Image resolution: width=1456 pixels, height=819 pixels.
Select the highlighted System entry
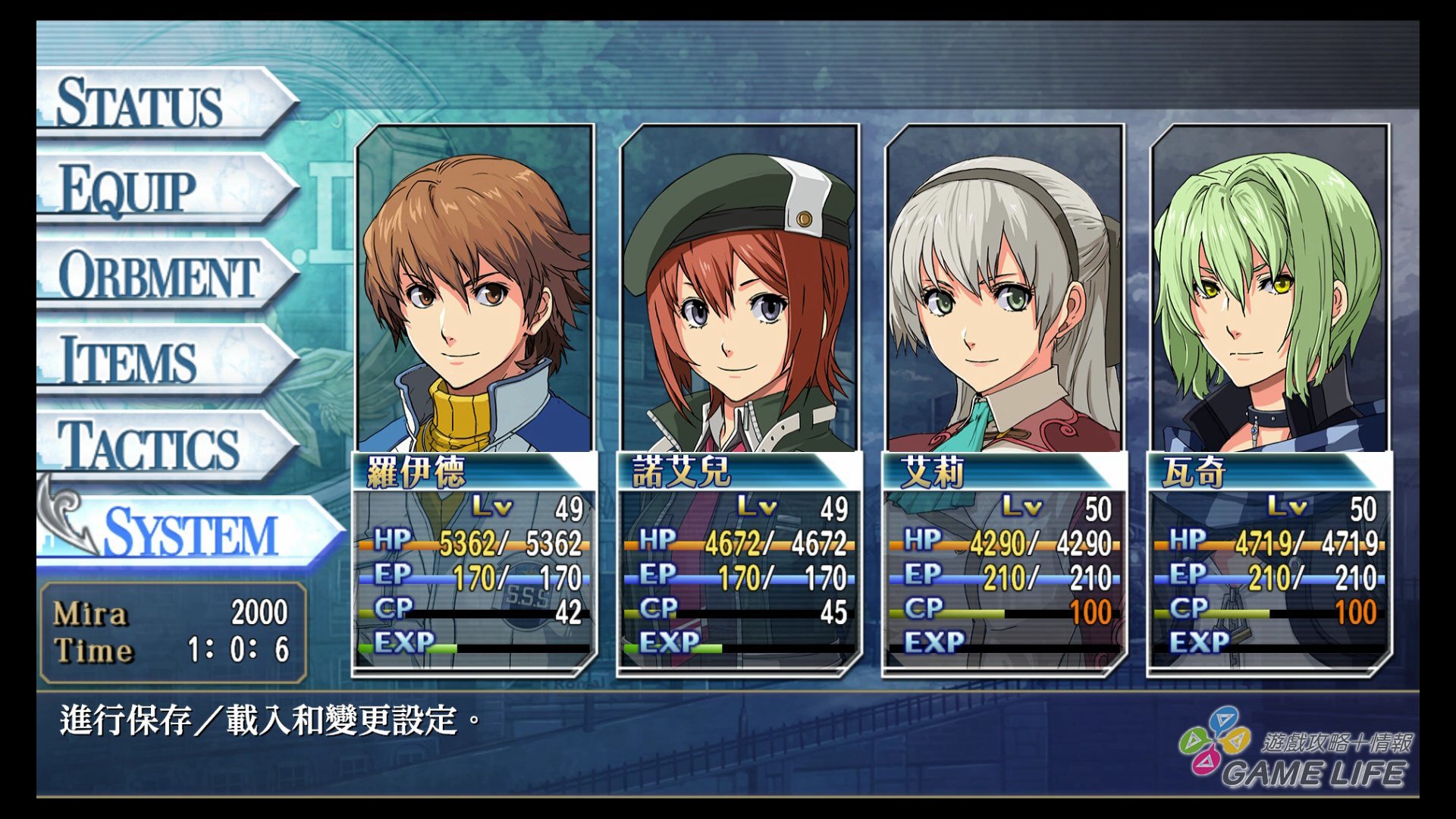point(190,532)
